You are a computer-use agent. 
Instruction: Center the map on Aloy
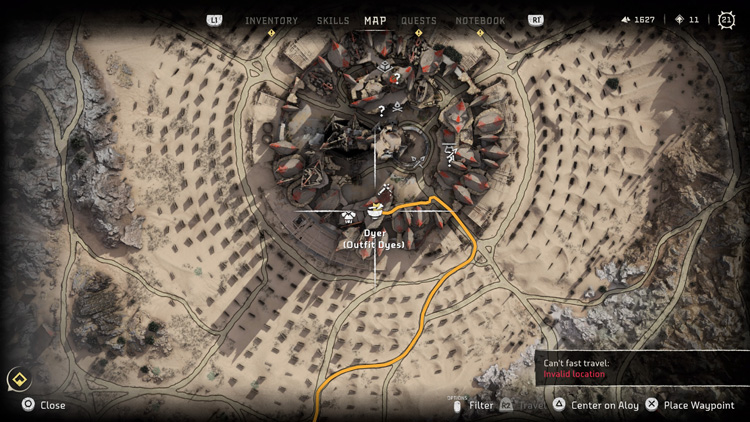click(x=596, y=405)
